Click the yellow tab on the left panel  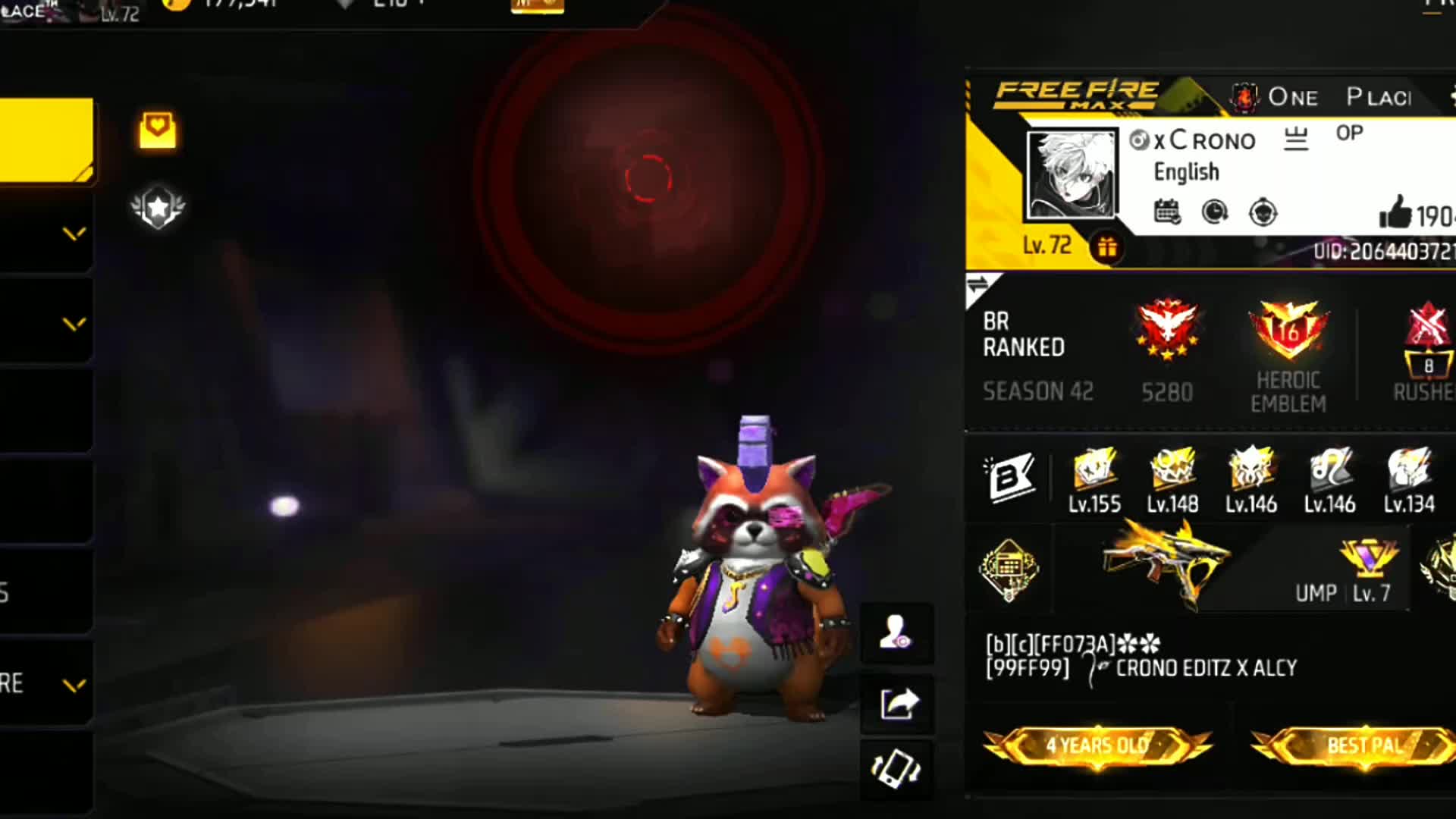click(46, 140)
